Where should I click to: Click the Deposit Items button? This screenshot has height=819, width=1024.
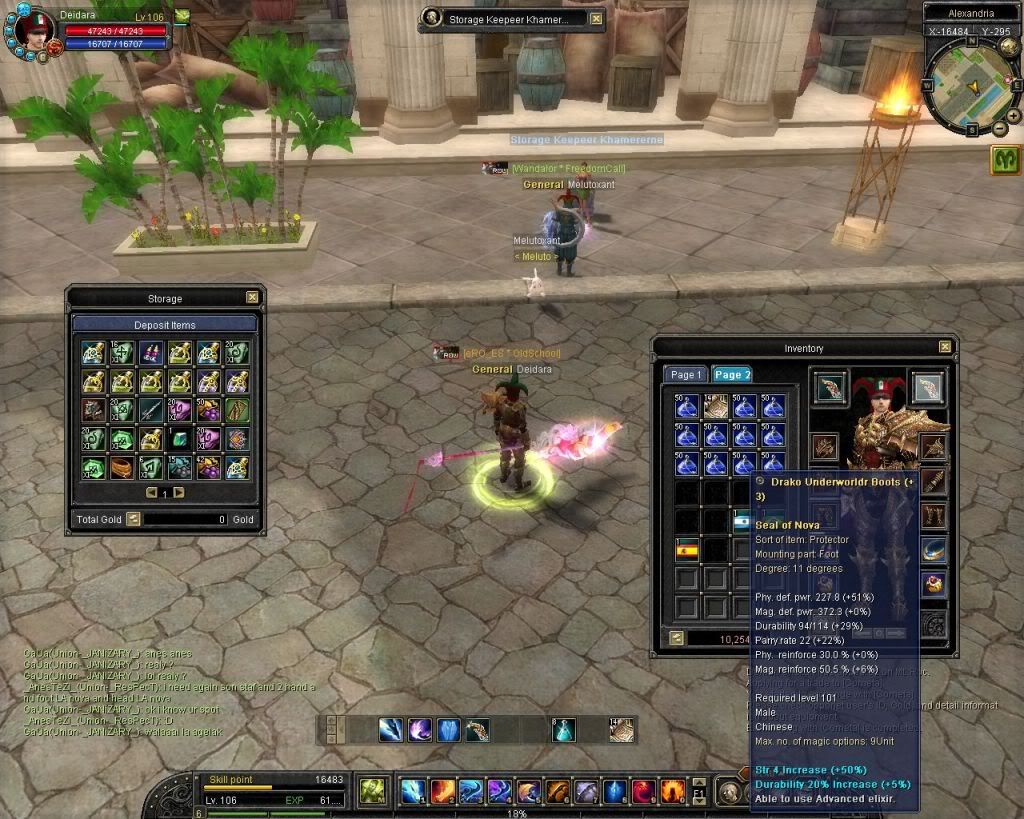coord(165,325)
